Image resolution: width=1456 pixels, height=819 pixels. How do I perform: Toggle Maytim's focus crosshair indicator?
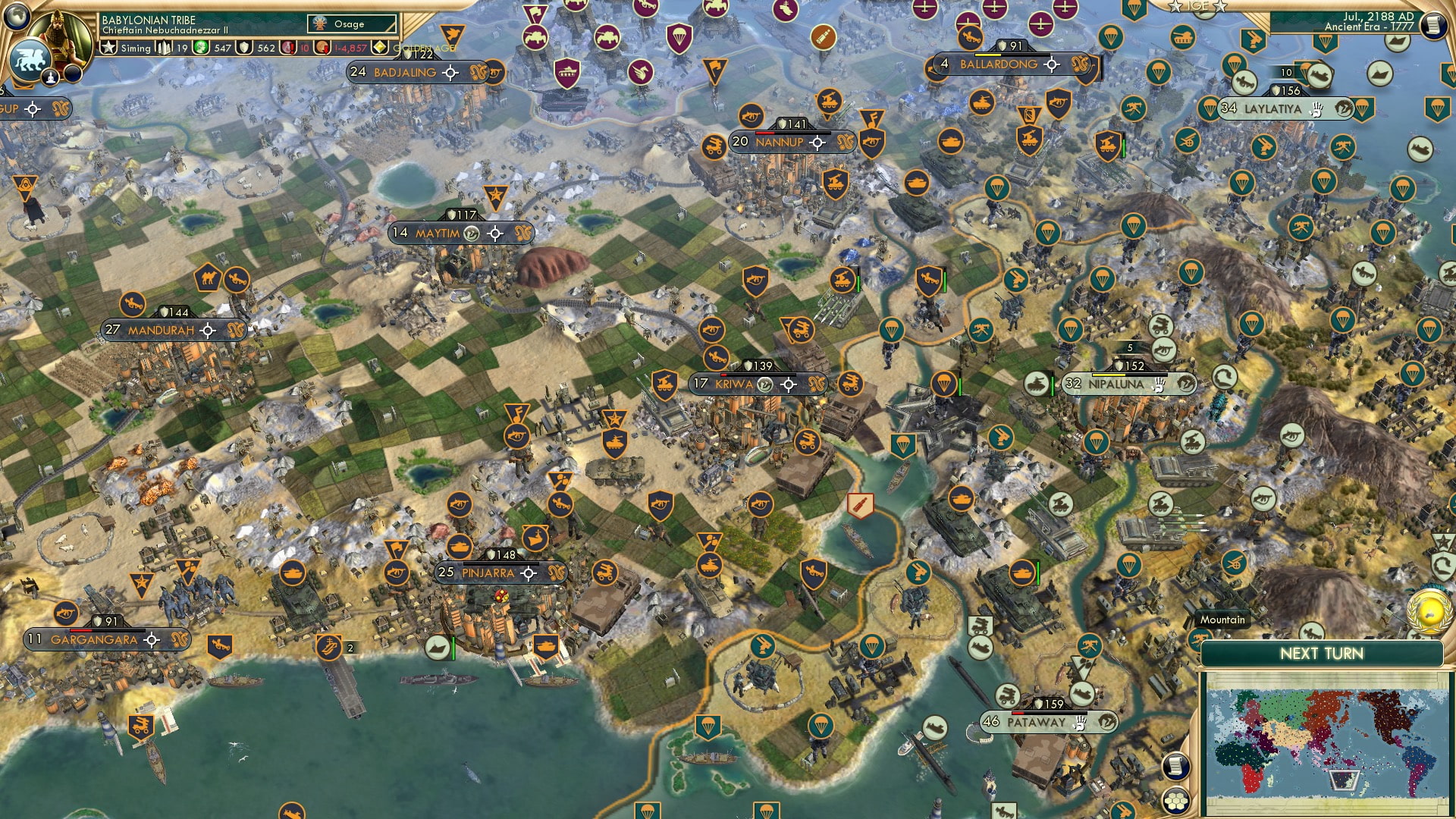pos(497,234)
